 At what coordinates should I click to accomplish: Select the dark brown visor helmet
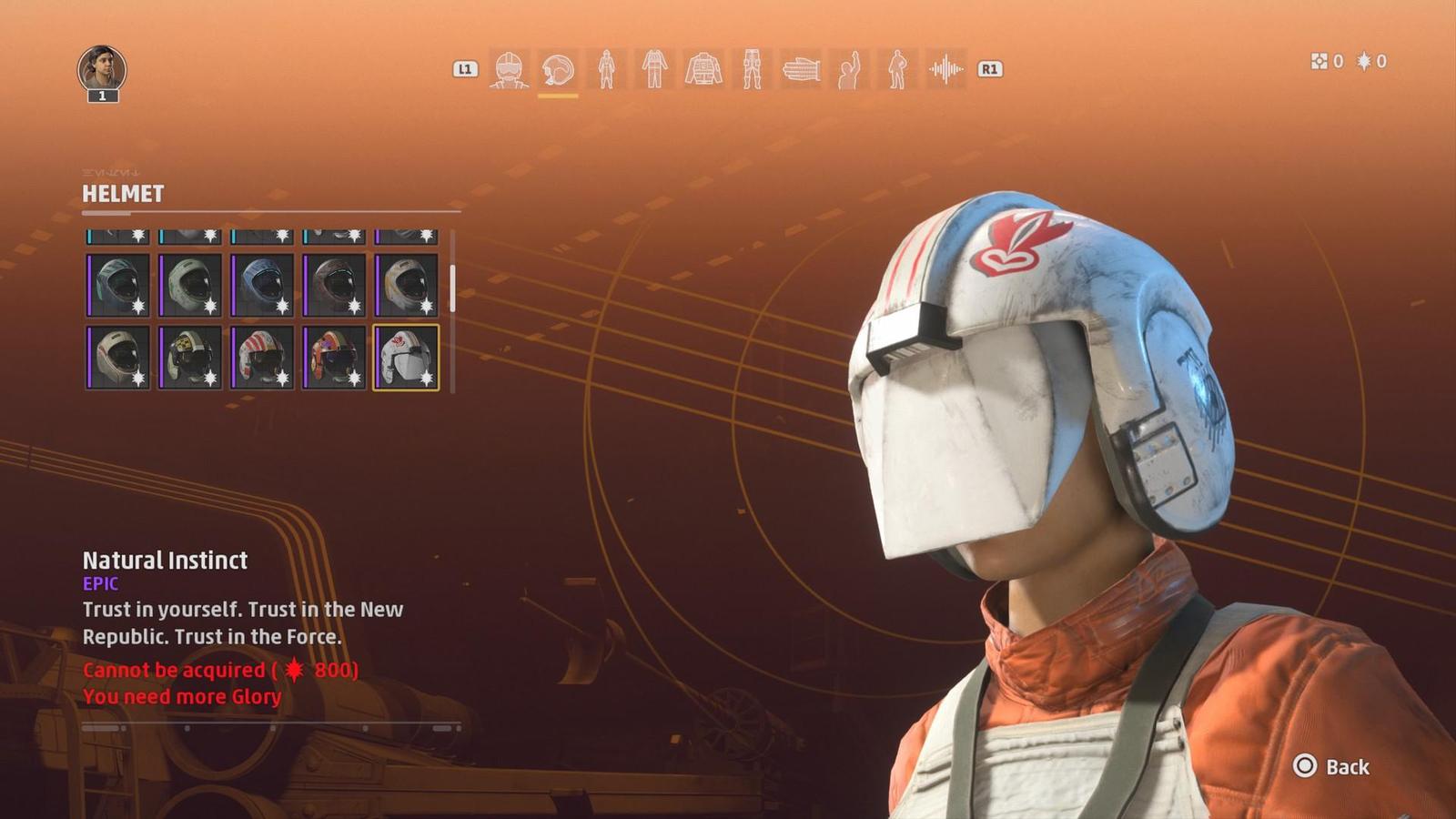(x=334, y=286)
